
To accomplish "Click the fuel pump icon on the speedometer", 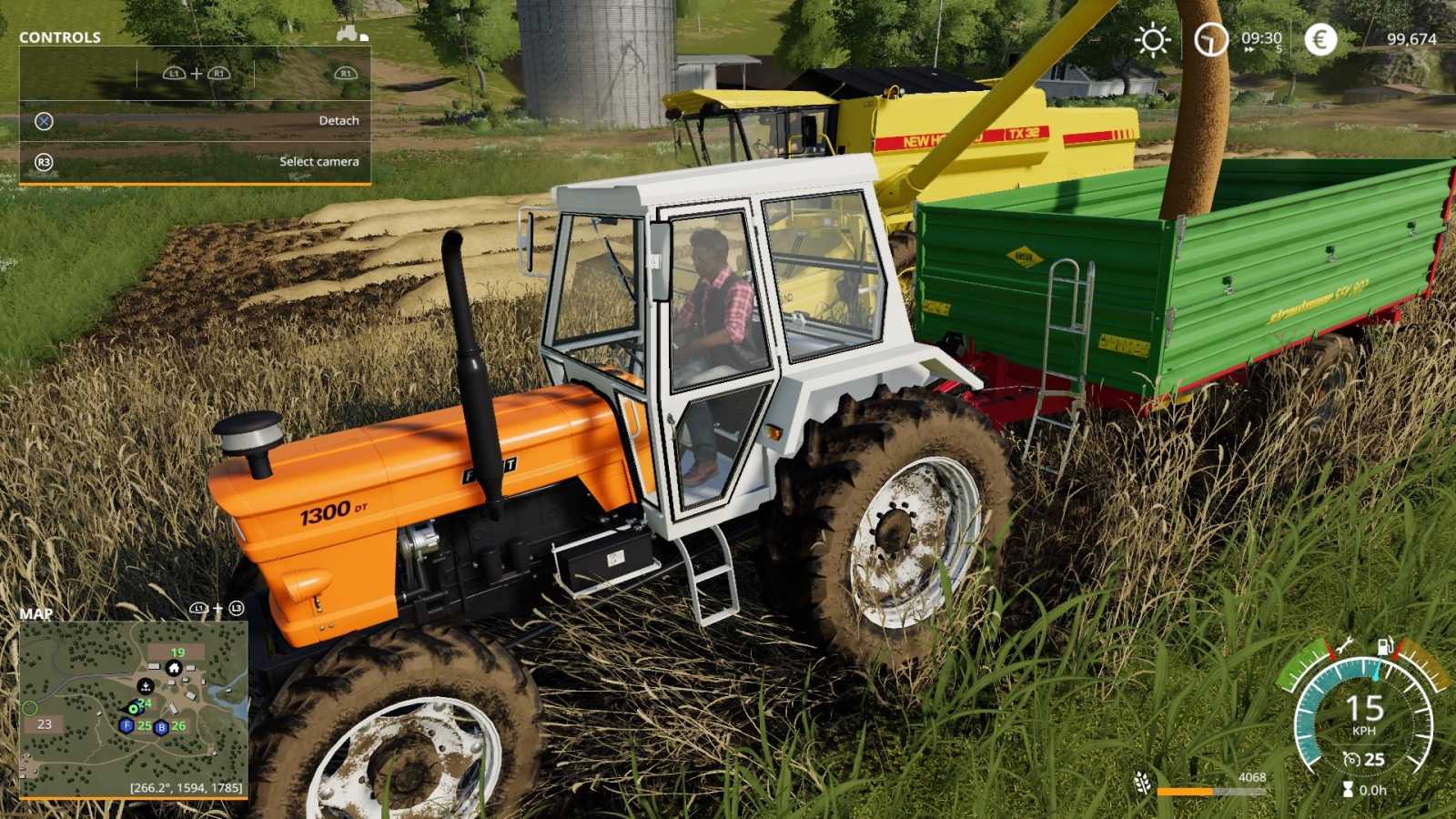I will coord(1384,646).
